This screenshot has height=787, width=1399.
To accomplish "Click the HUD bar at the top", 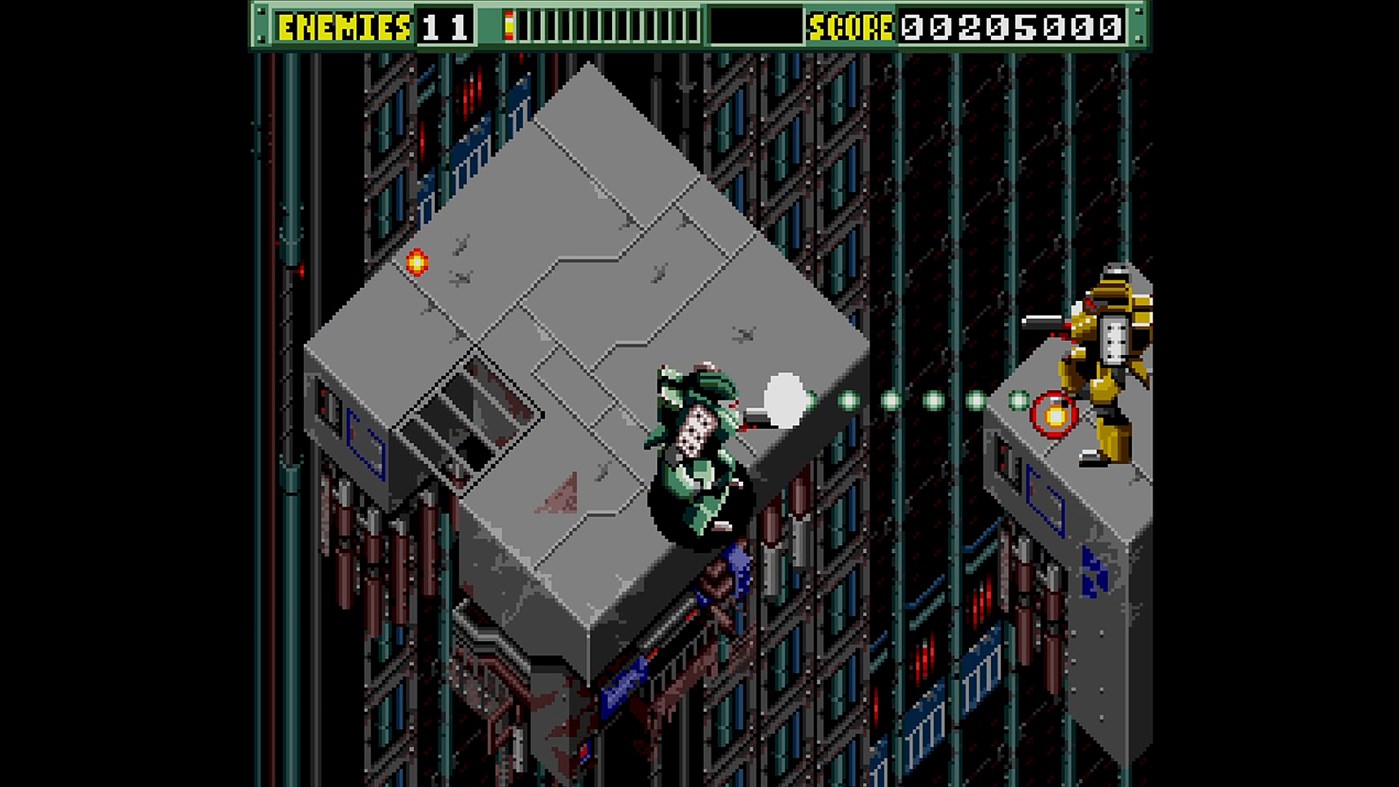I will pos(699,25).
